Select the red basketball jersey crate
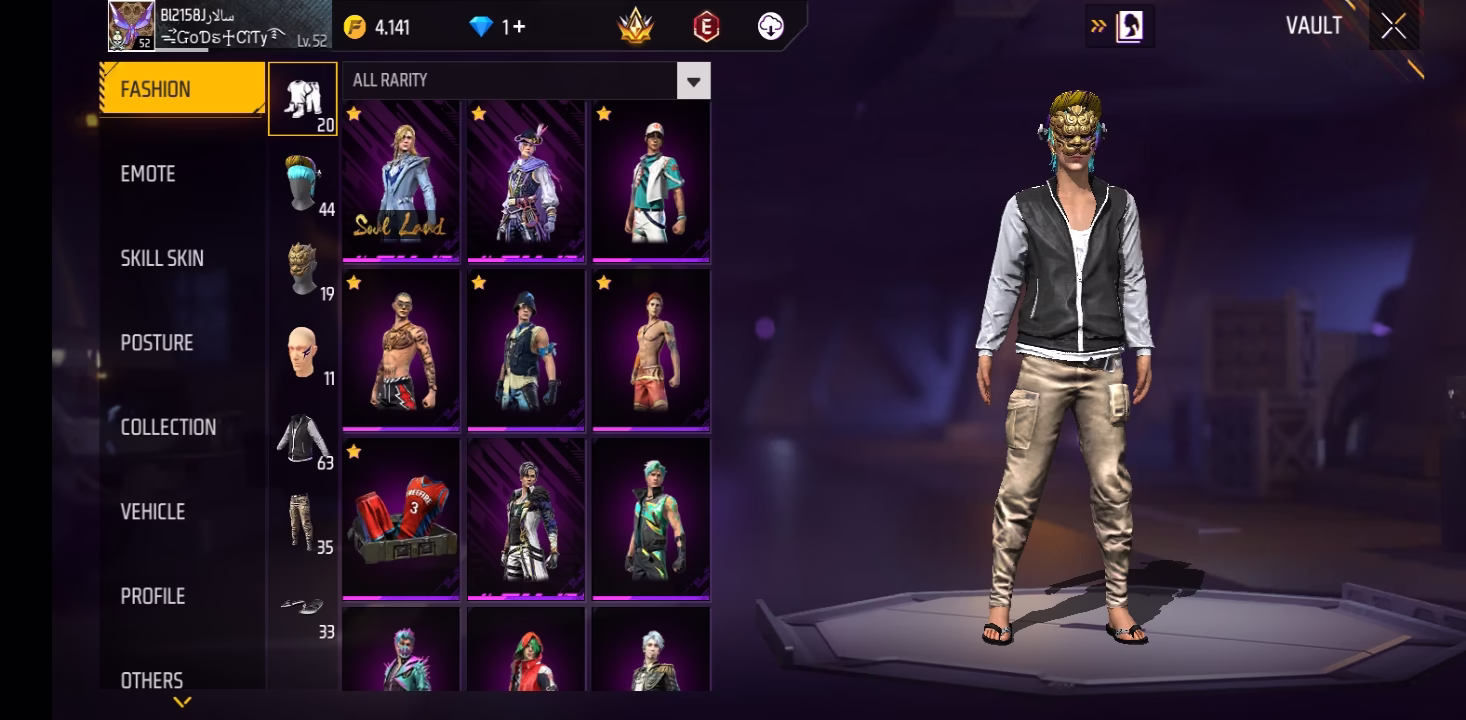This screenshot has height=720, width=1466. click(401, 519)
